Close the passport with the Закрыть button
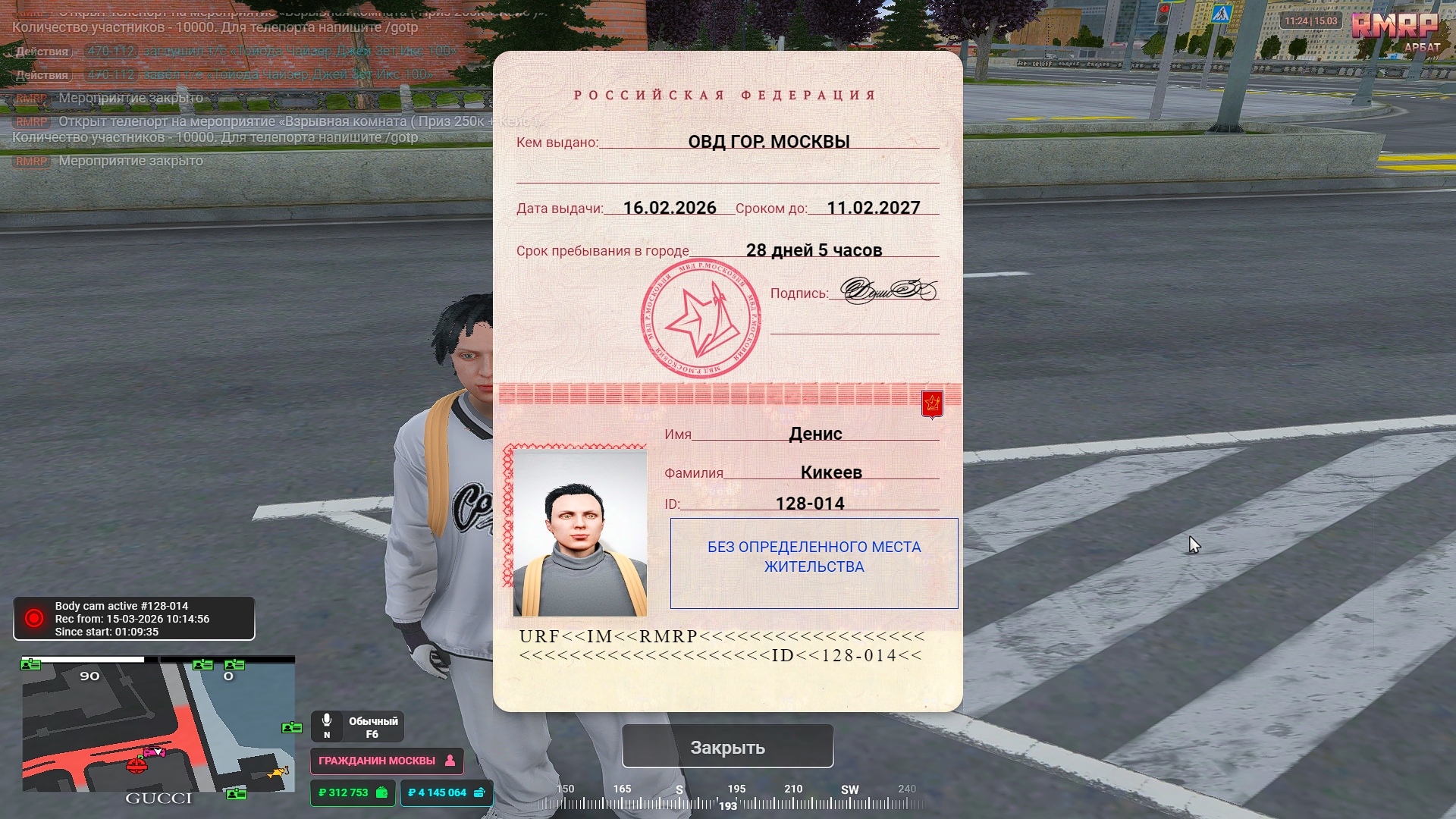This screenshot has height=819, width=1456. pos(727,747)
